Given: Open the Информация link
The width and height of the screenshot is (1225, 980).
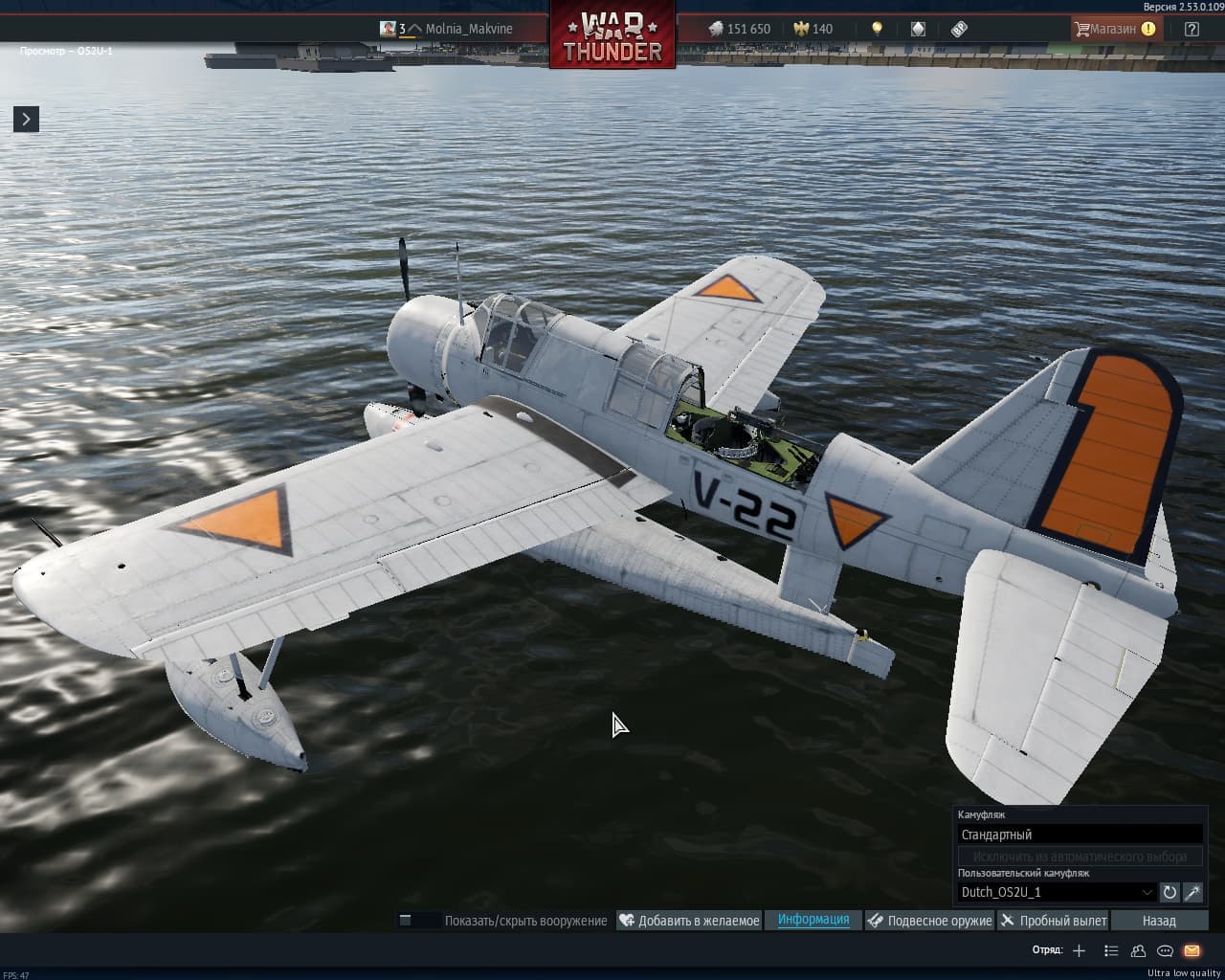Looking at the screenshot, I should pos(813,920).
